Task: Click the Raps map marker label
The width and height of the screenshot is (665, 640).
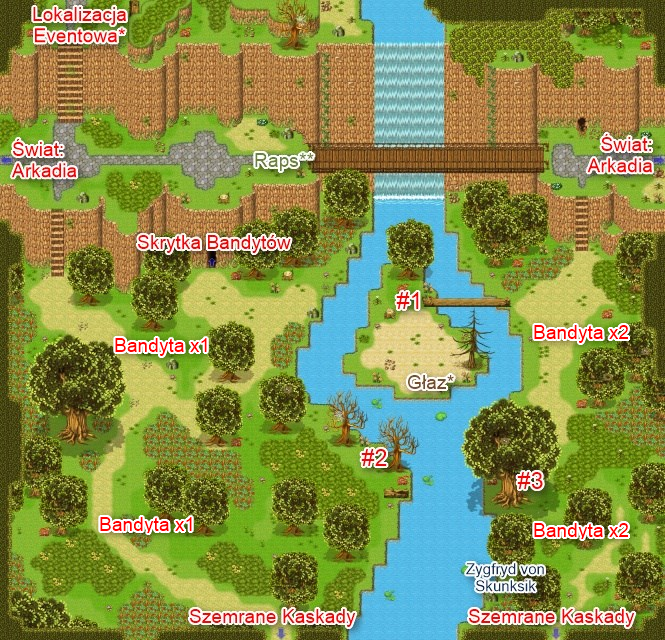Action: pos(284,160)
